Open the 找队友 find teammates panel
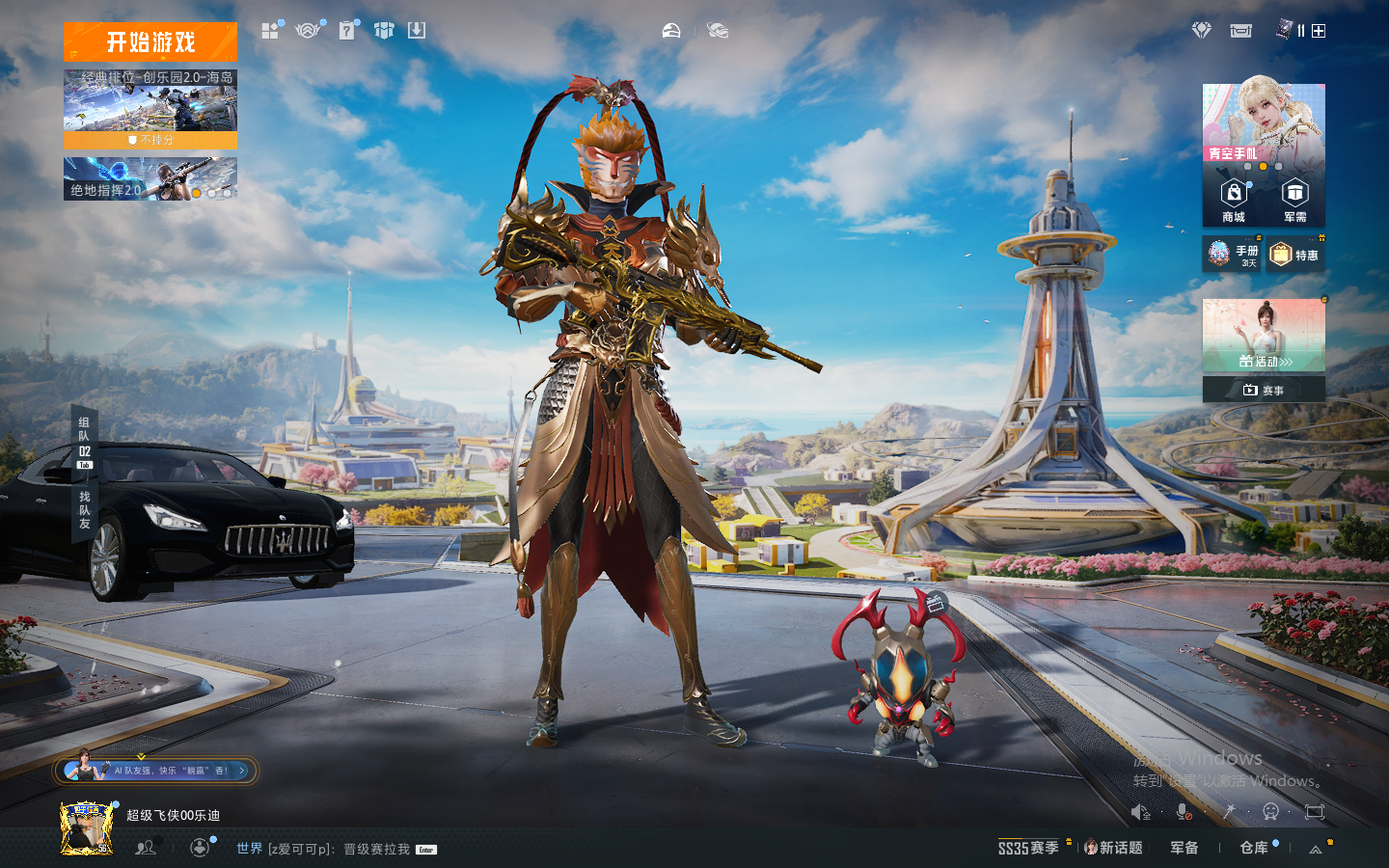This screenshot has height=868, width=1389. 85,509
